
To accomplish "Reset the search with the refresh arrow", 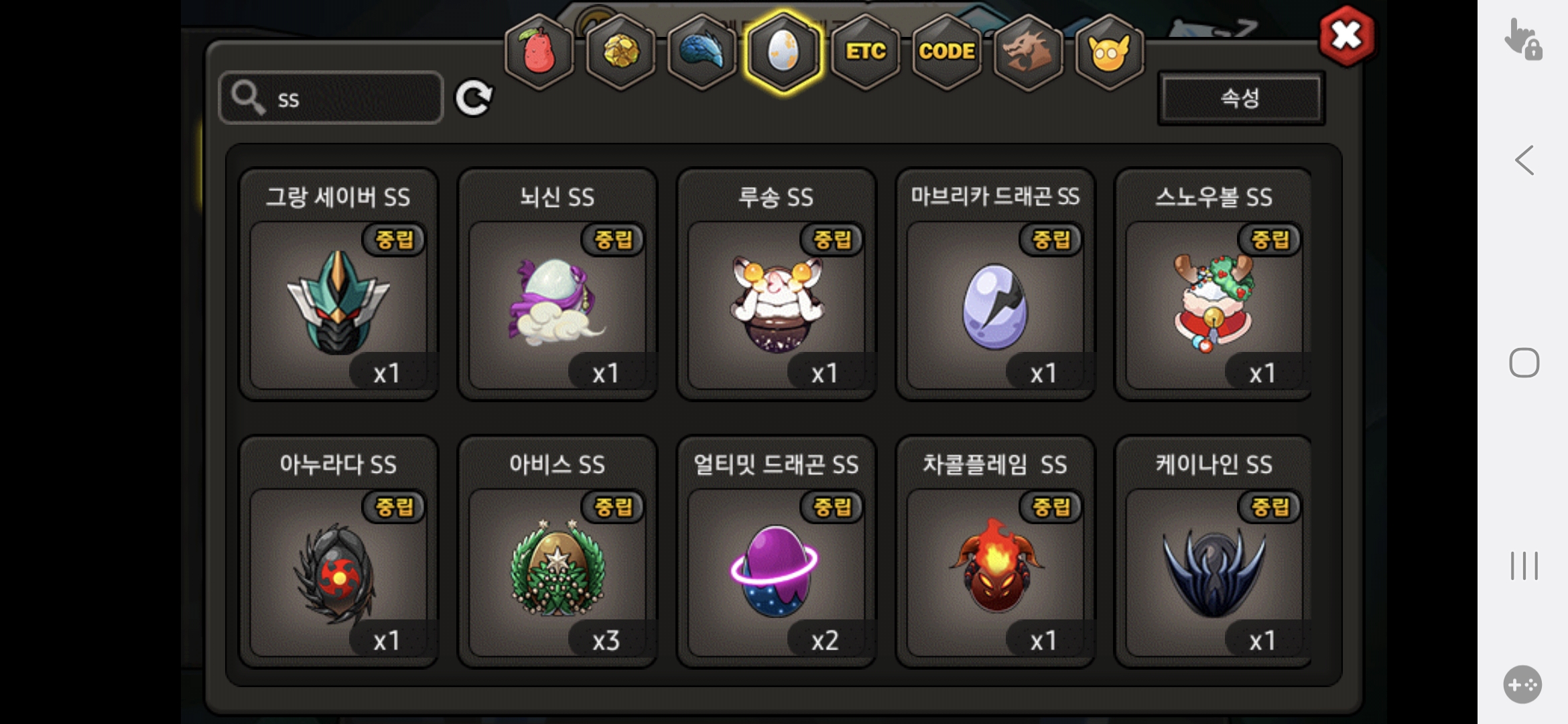I will [x=474, y=99].
